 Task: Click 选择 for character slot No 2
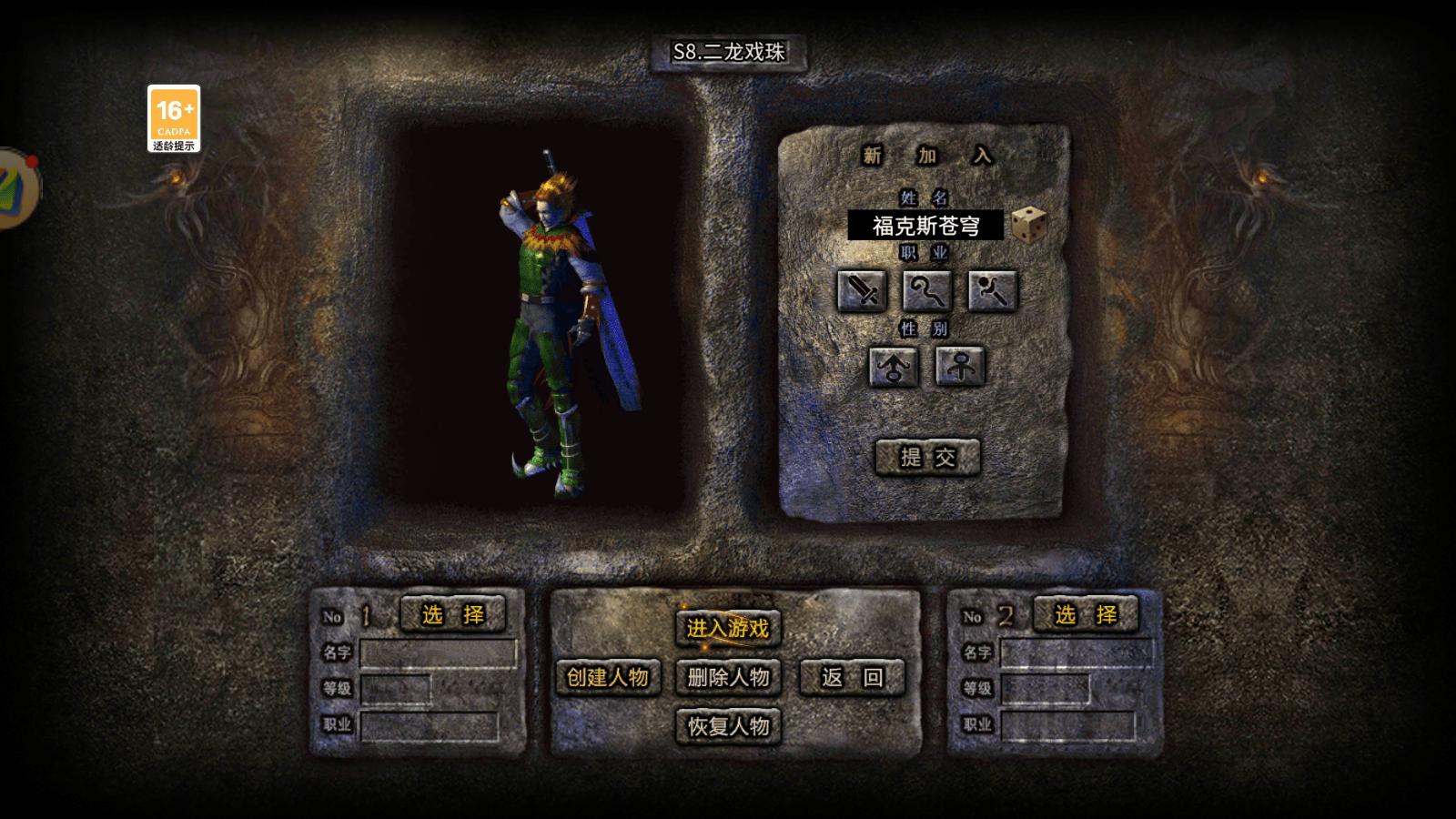coord(1086,615)
